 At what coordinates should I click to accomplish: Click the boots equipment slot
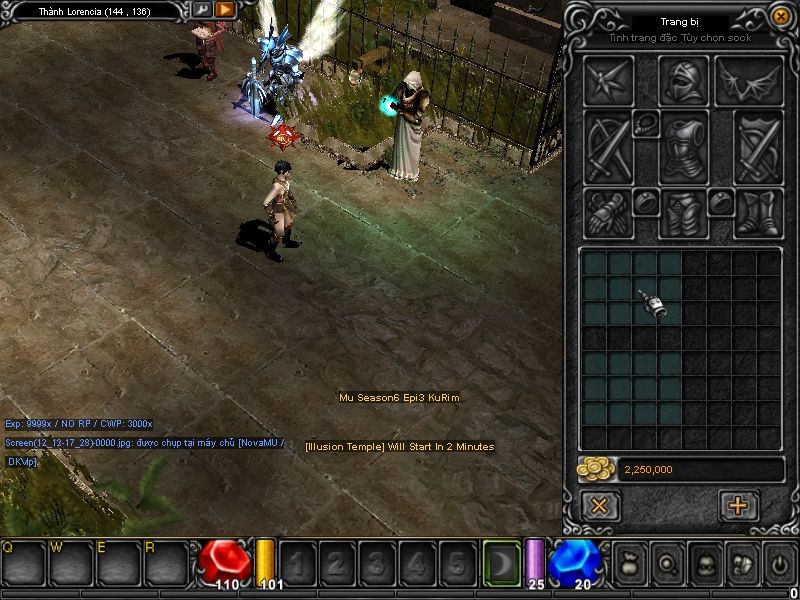pyautogui.click(x=758, y=212)
